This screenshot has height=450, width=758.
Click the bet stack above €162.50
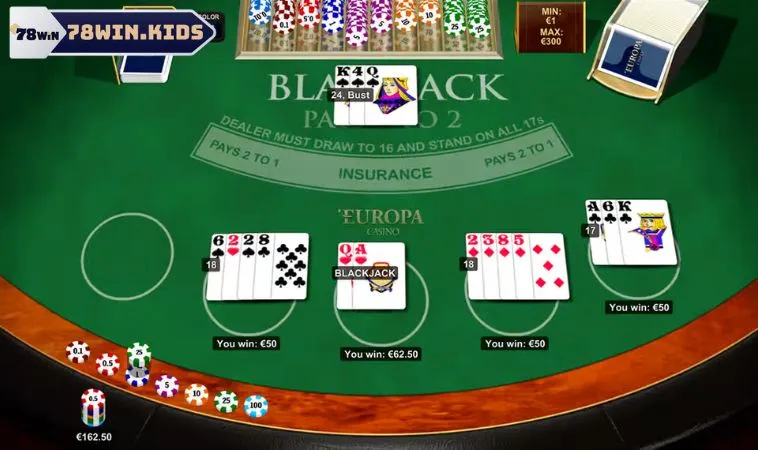click(x=93, y=408)
